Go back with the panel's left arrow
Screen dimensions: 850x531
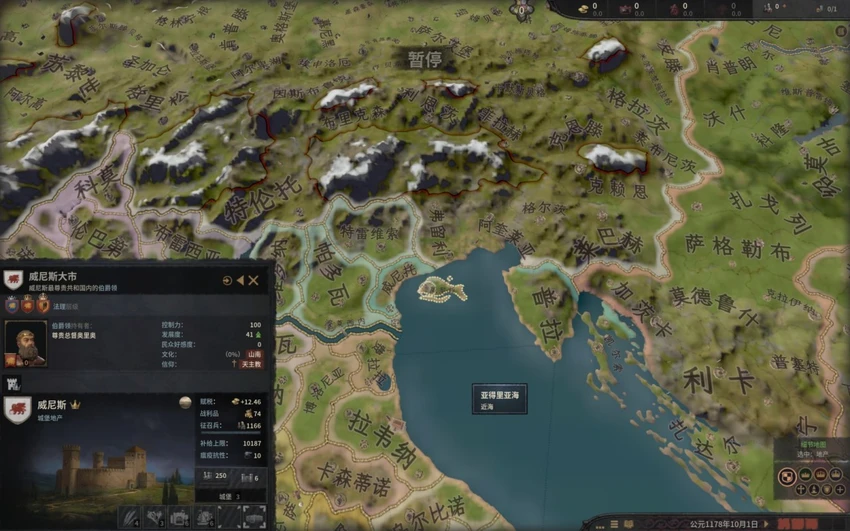click(x=240, y=281)
